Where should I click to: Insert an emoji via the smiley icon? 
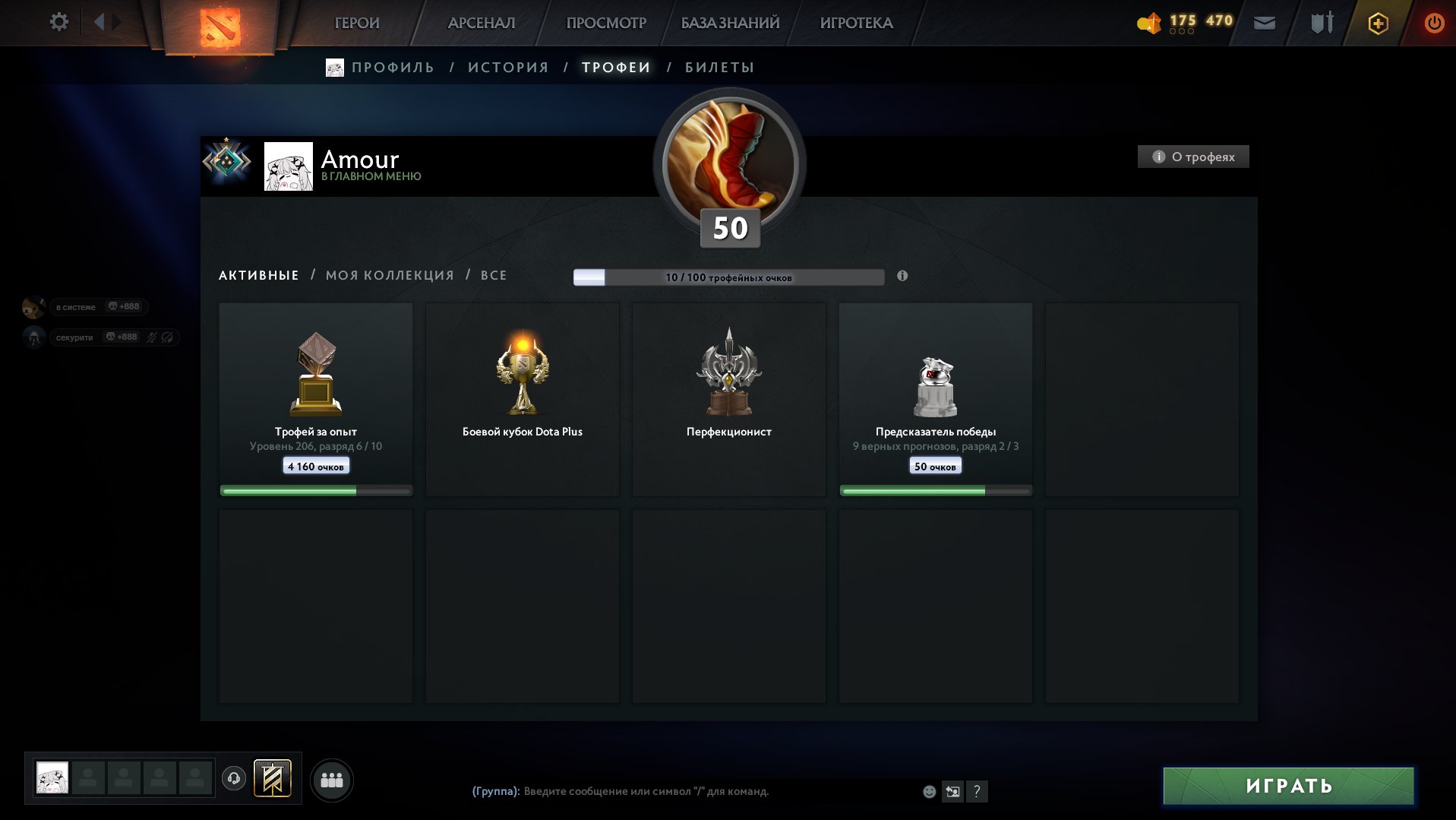pos(928,792)
